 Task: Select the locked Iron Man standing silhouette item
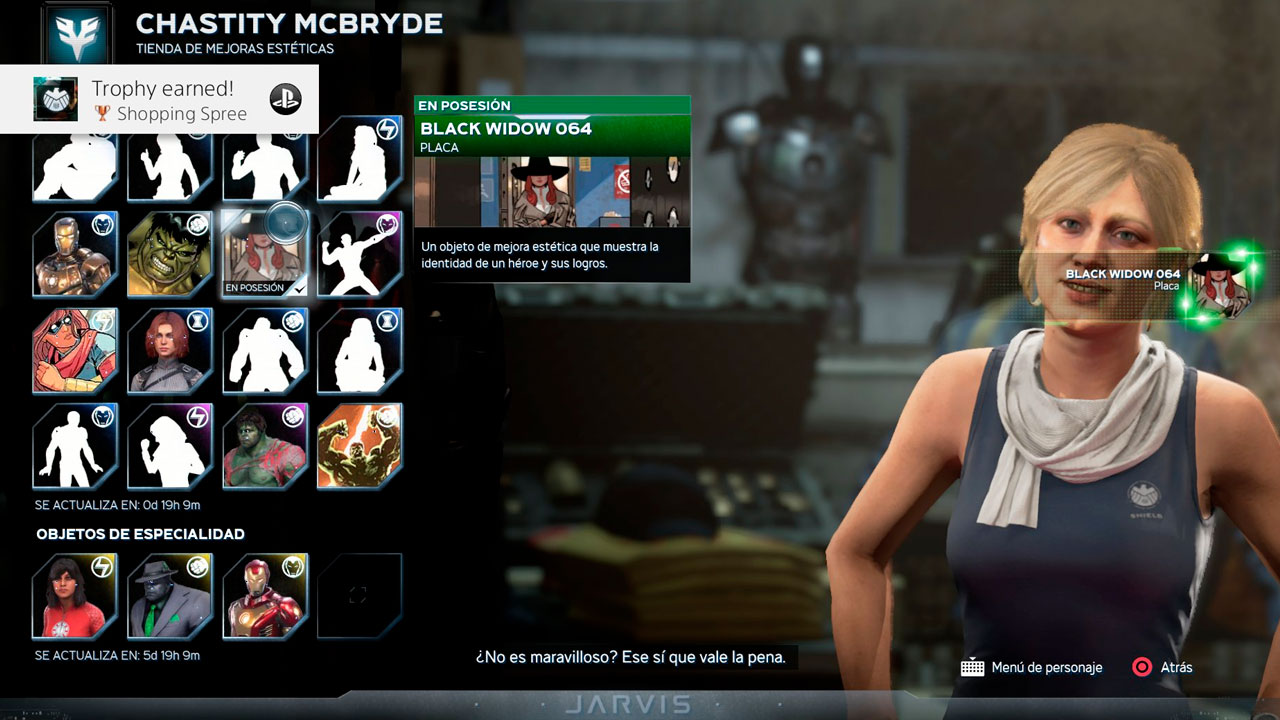coord(75,446)
